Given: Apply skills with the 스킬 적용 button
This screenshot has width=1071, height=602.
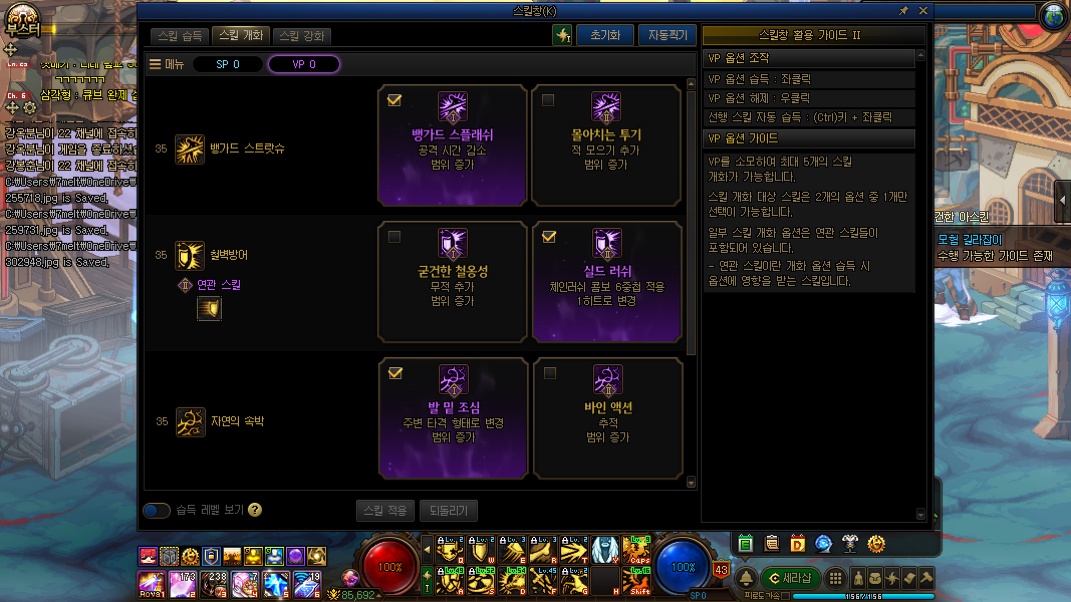Looking at the screenshot, I should tap(385, 510).
